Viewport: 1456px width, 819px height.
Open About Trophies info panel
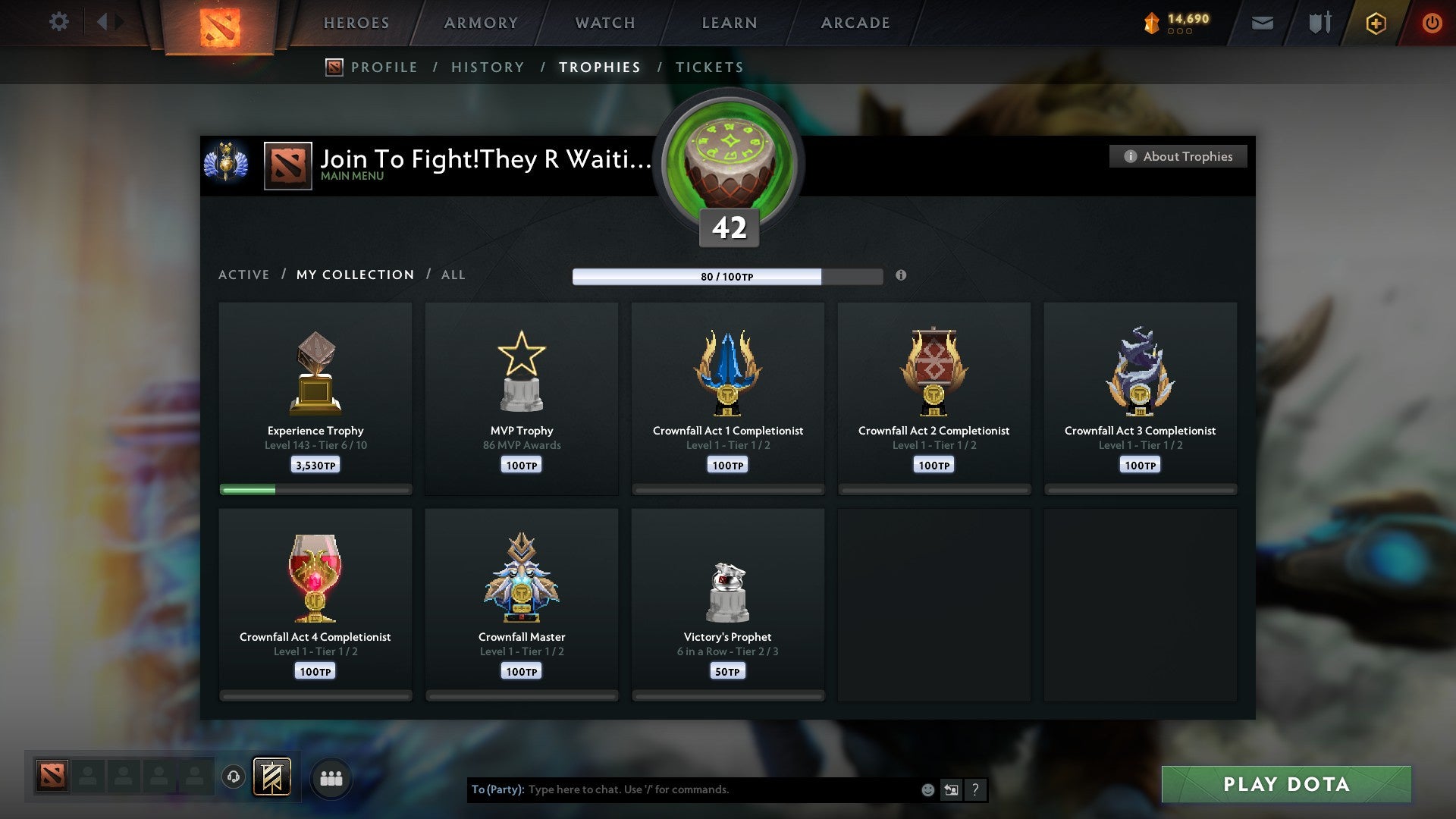(1177, 156)
